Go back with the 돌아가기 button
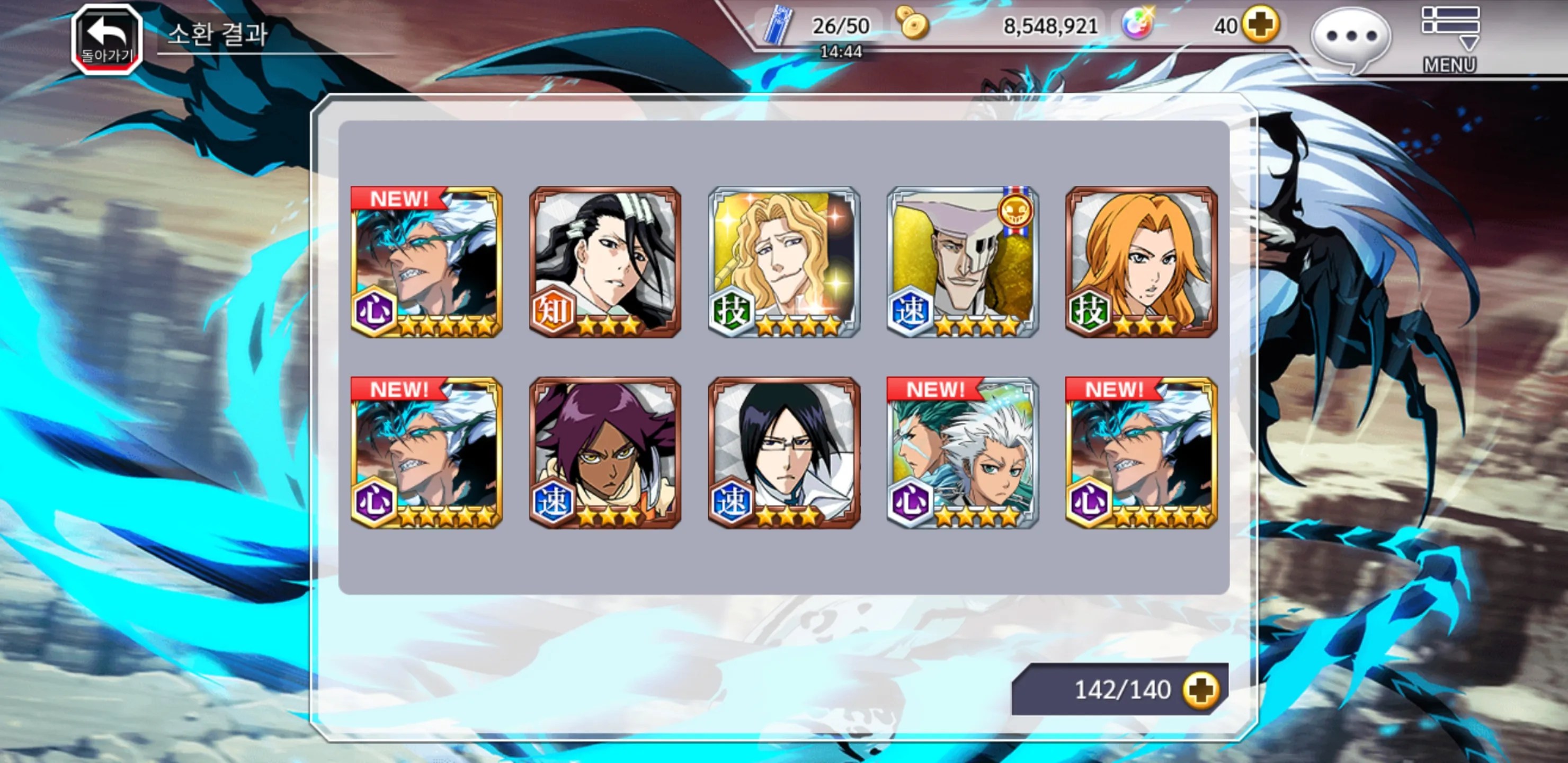This screenshot has height=763, width=1568. [107, 40]
